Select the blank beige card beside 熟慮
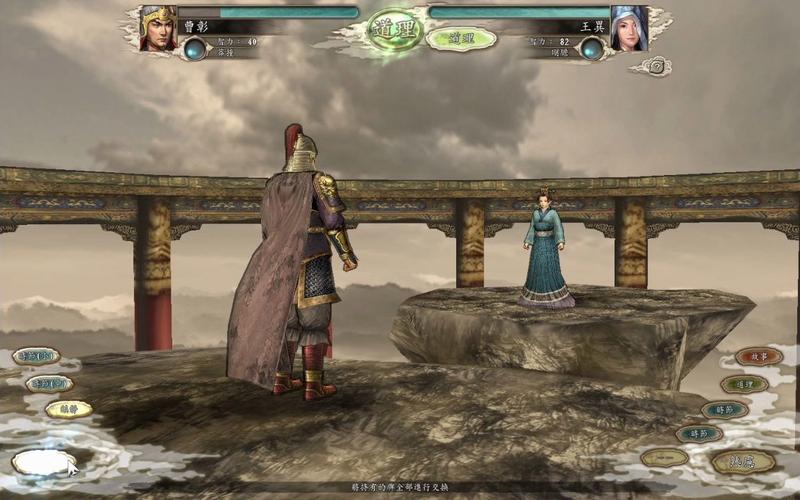The width and height of the screenshot is (800, 500). pyautogui.click(x=665, y=457)
